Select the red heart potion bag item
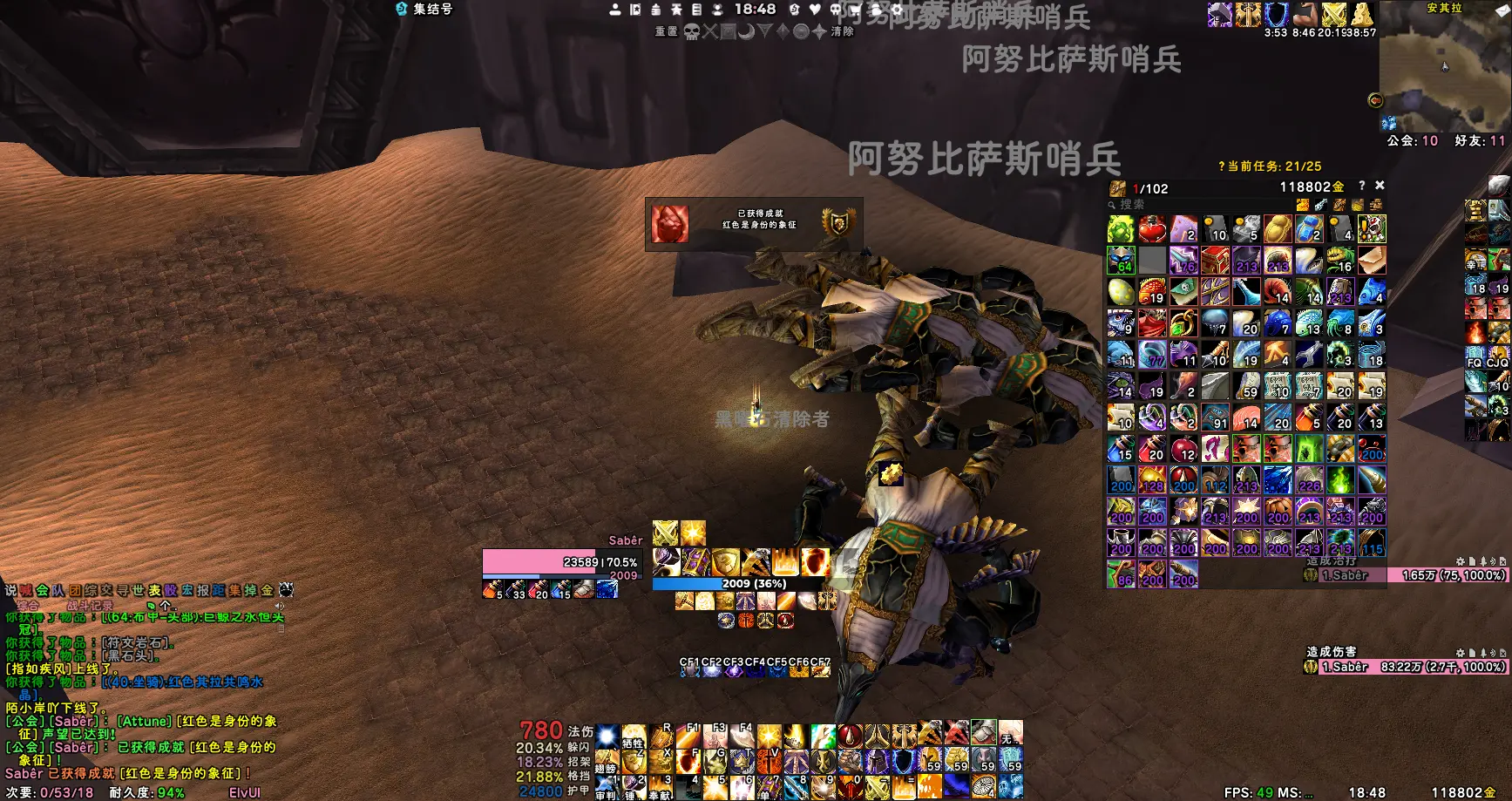This screenshot has height=801, width=1512. [x=1152, y=229]
